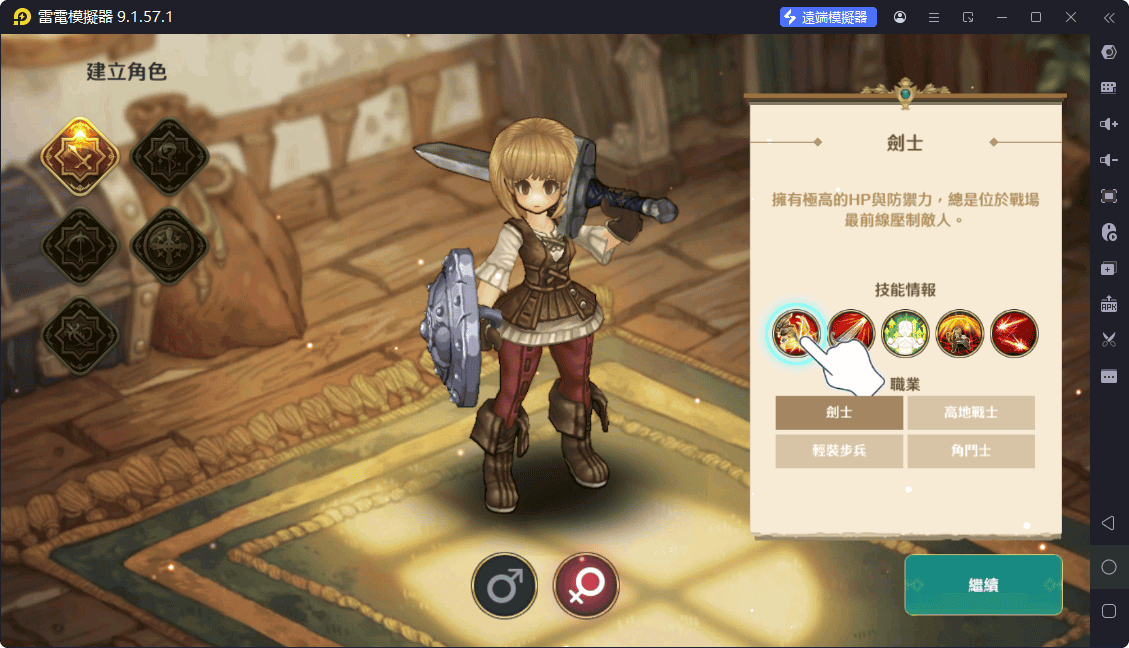Image resolution: width=1129 pixels, height=648 pixels.
Task: Select the 劍士 job button
Action: pos(839,412)
